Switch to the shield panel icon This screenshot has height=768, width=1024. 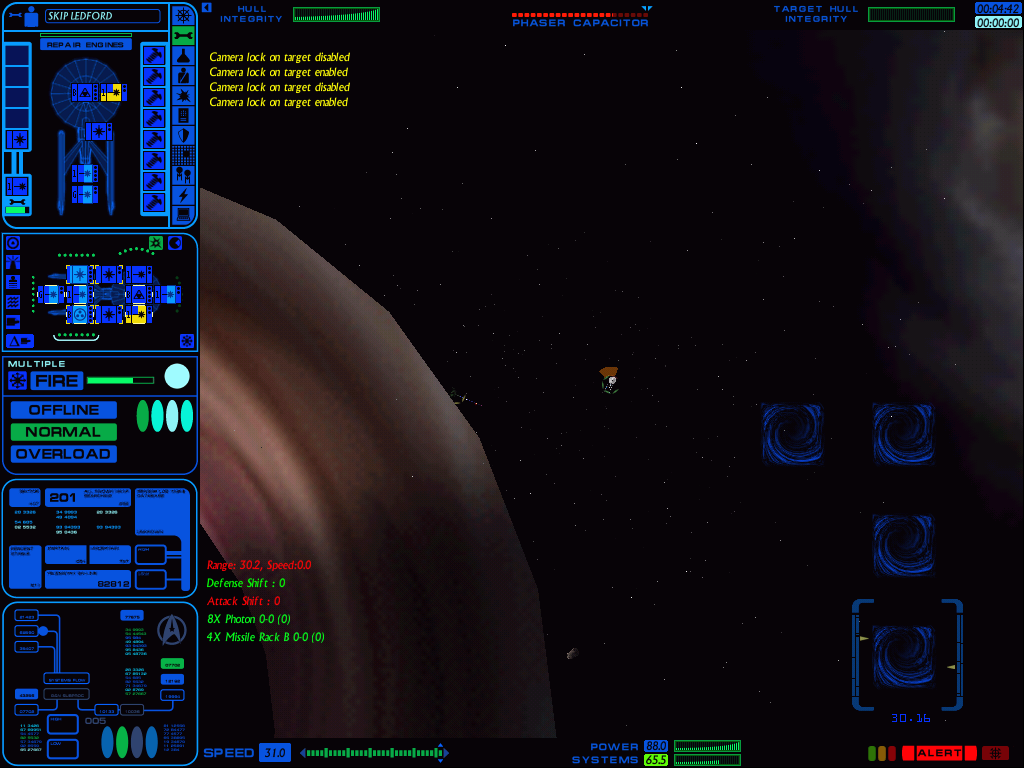(182, 135)
